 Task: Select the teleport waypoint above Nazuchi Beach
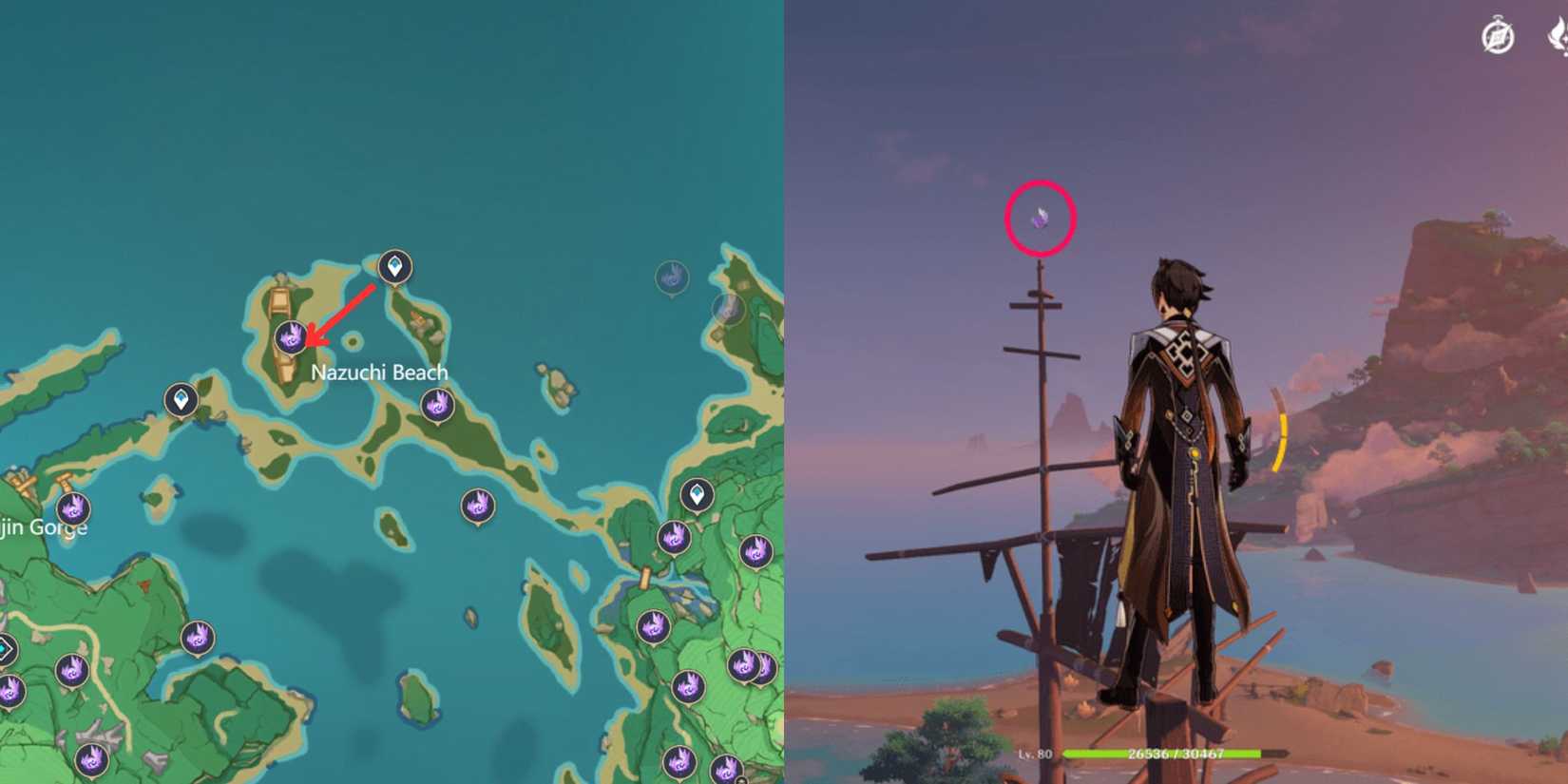pos(393,267)
